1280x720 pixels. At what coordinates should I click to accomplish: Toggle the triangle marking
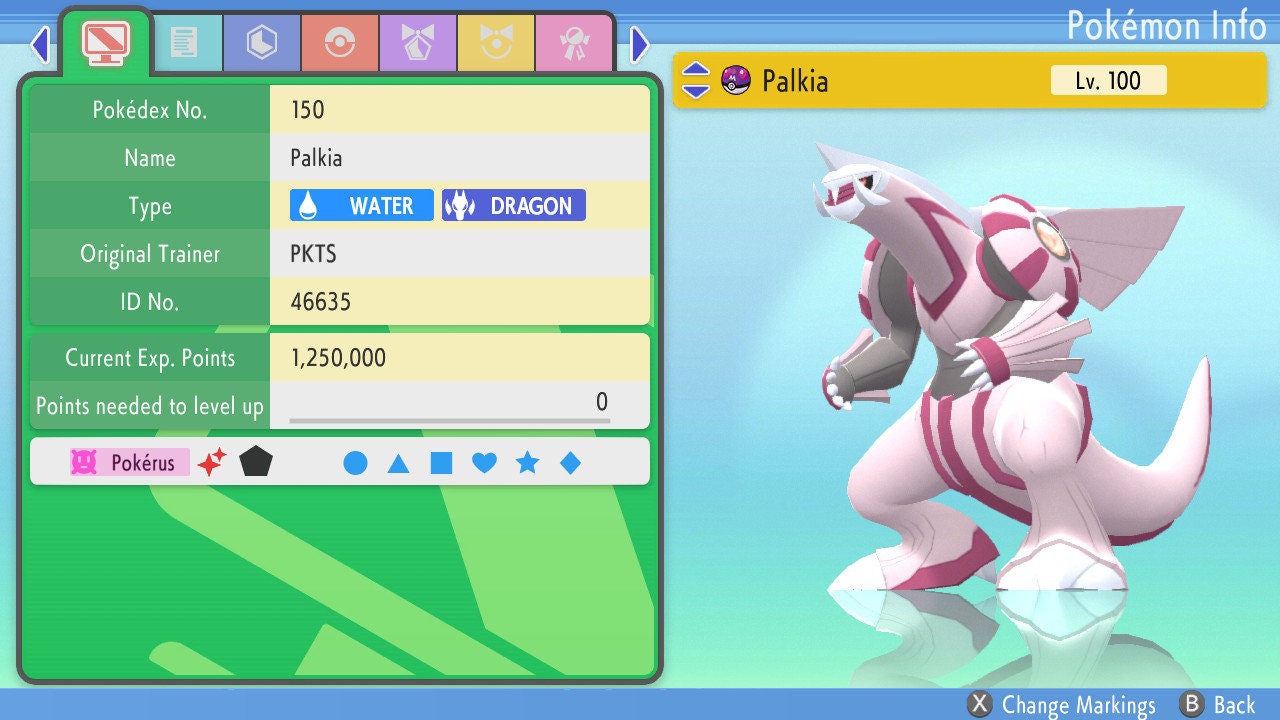coord(398,463)
